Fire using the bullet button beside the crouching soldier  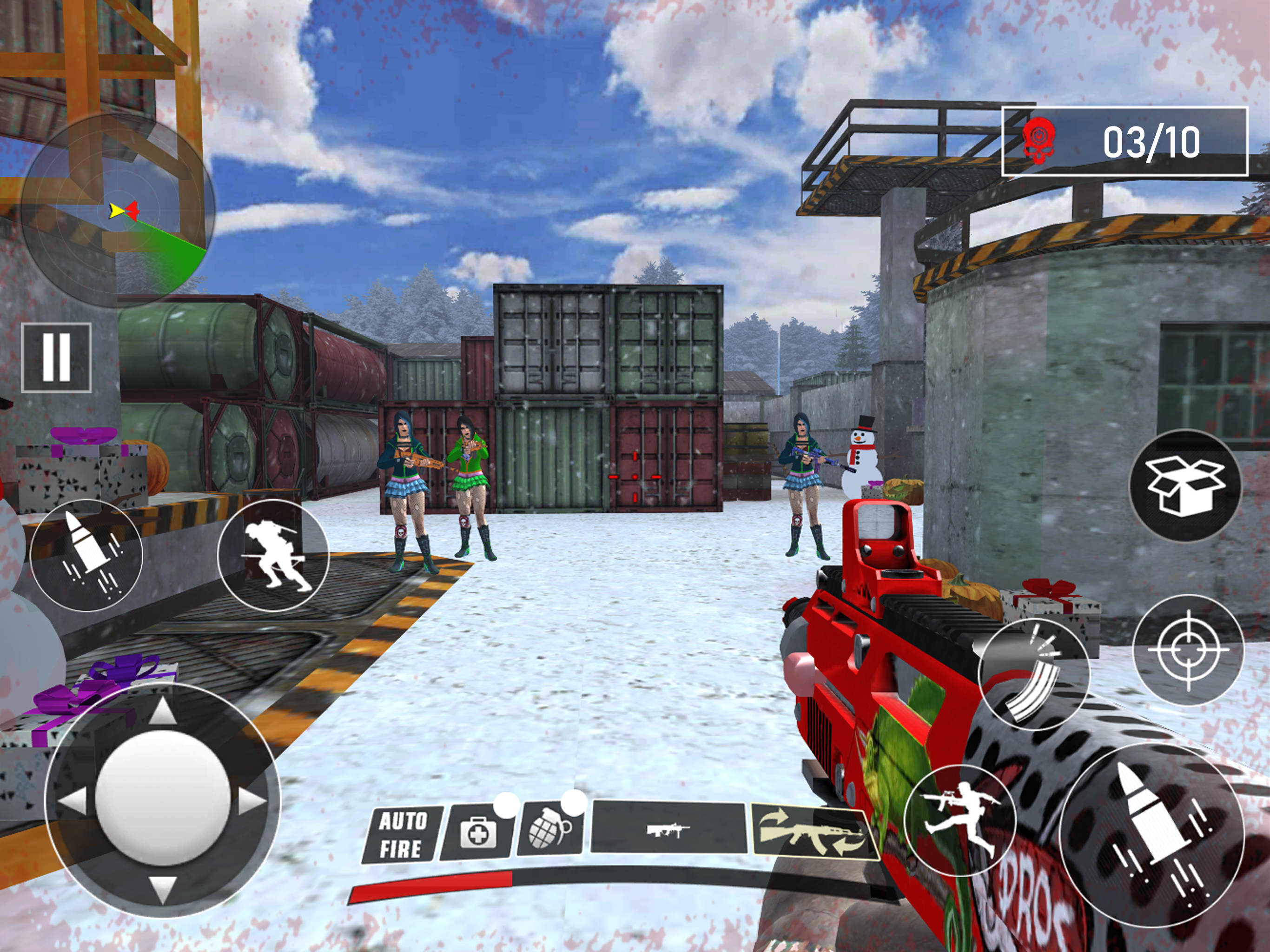click(x=86, y=555)
